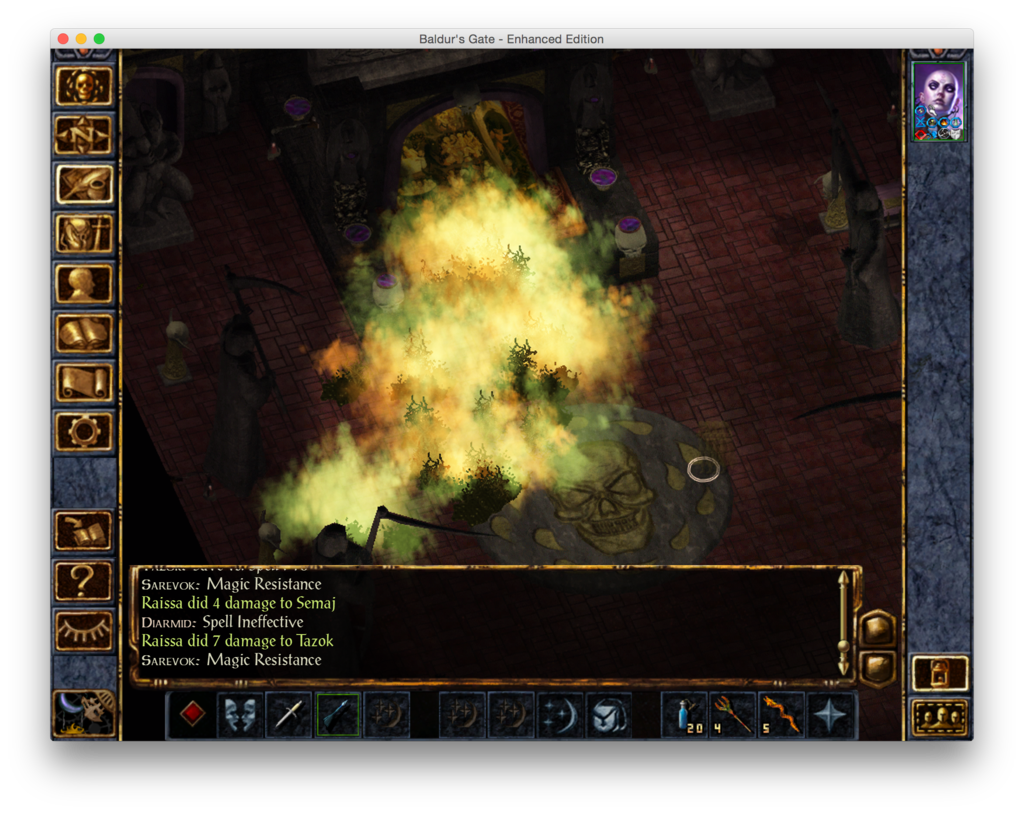Open the inventory screen button
This screenshot has height=813, width=1024.
[84, 234]
